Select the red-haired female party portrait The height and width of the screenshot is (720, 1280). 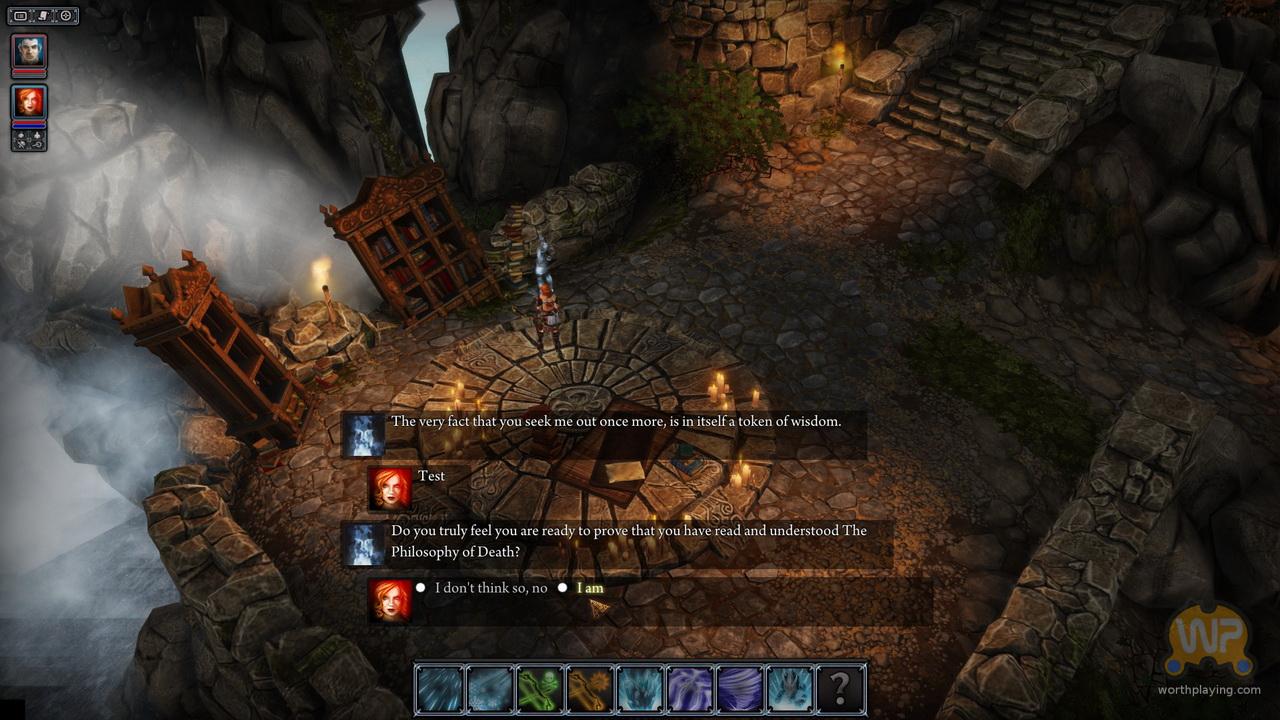[29, 103]
